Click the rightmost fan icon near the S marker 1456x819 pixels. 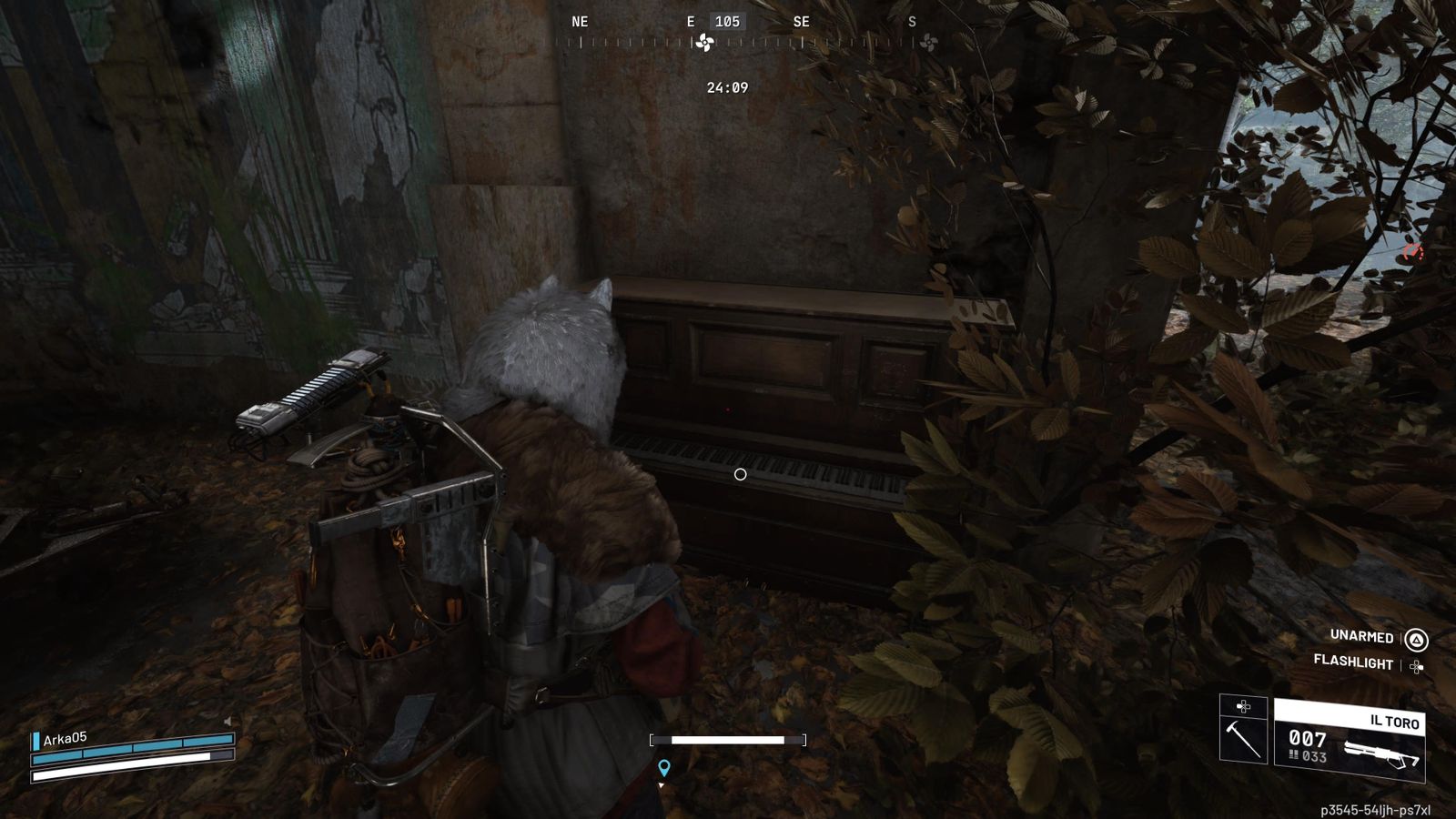[929, 41]
